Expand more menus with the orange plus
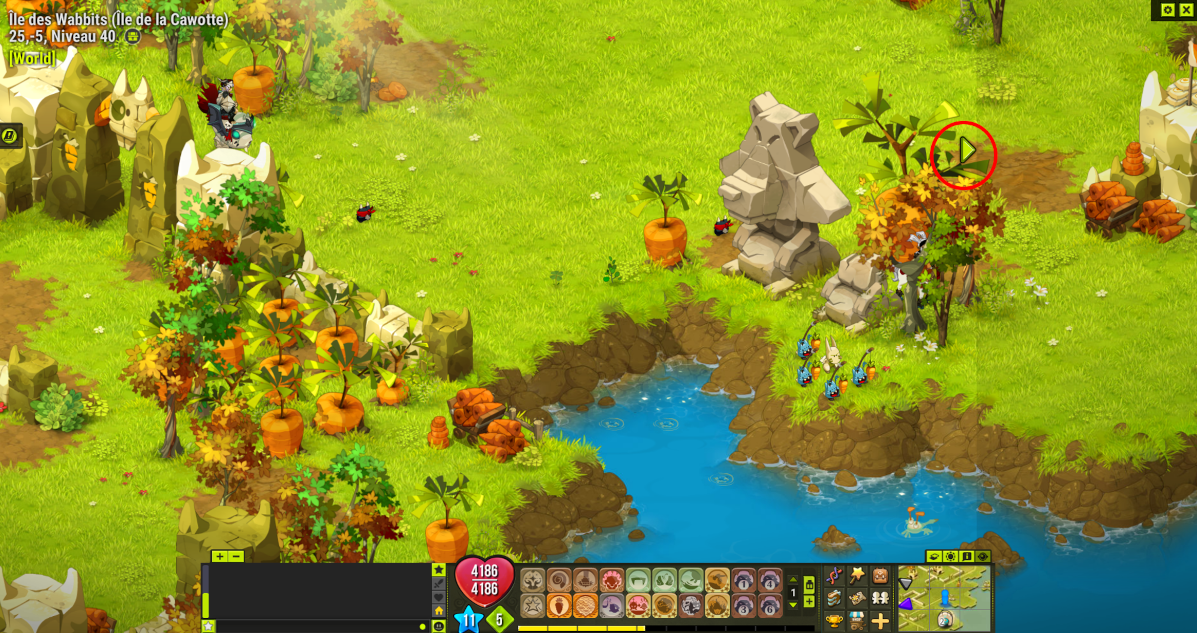 click(880, 621)
